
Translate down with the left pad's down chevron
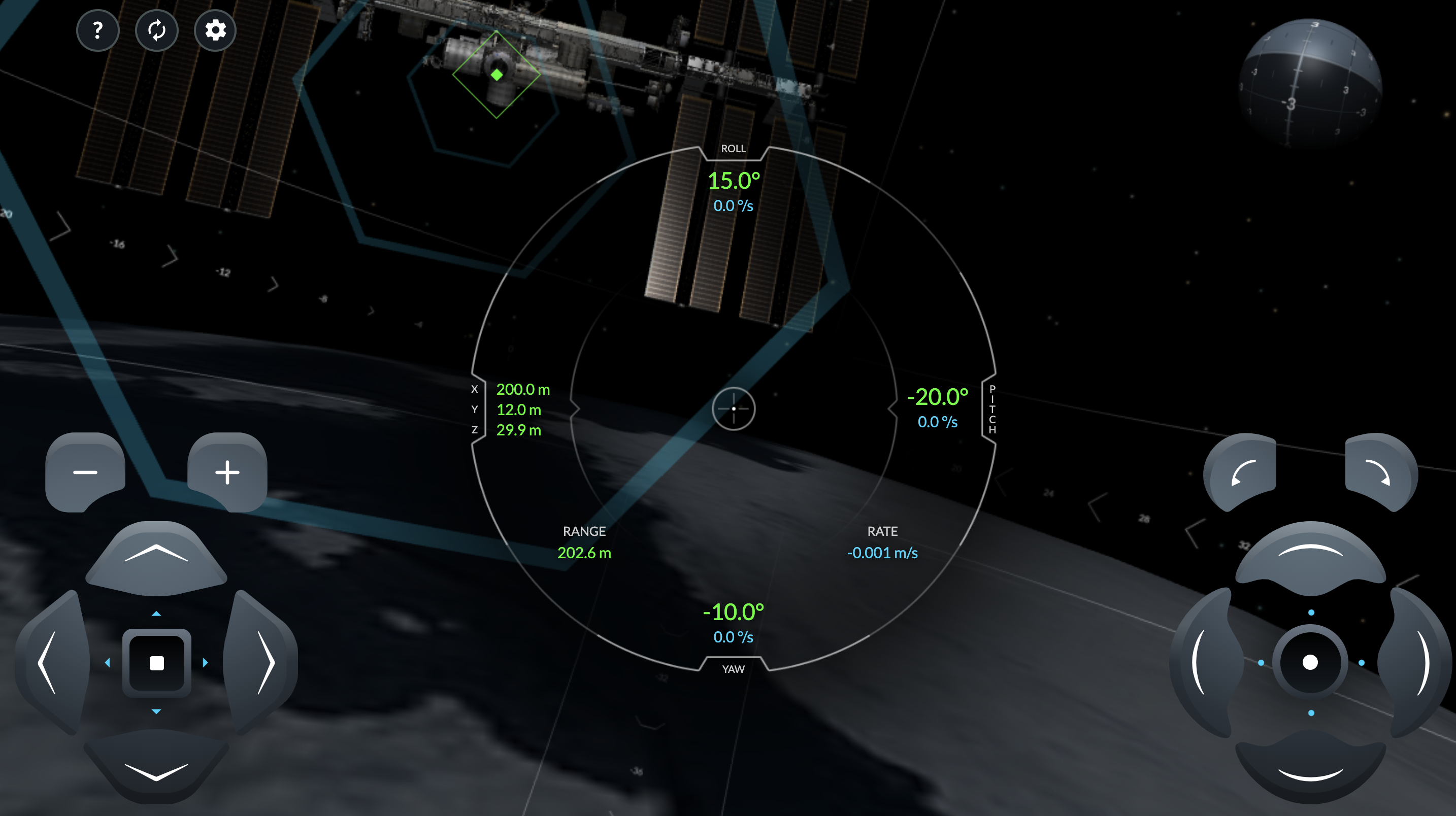pyautogui.click(x=156, y=767)
